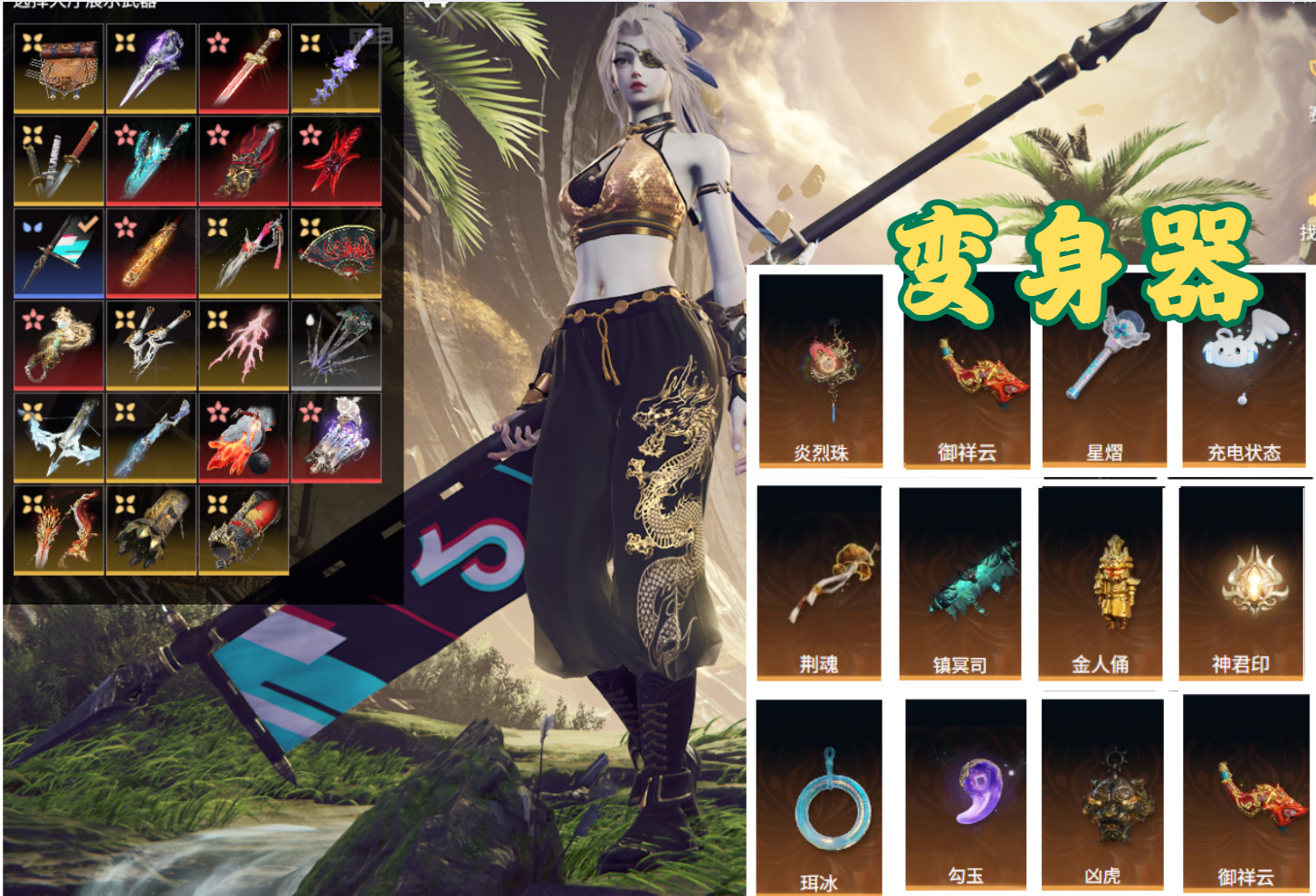Select the 炎烈珠 transformation item card
Viewport: 1316px width, 896px height.
821,371
